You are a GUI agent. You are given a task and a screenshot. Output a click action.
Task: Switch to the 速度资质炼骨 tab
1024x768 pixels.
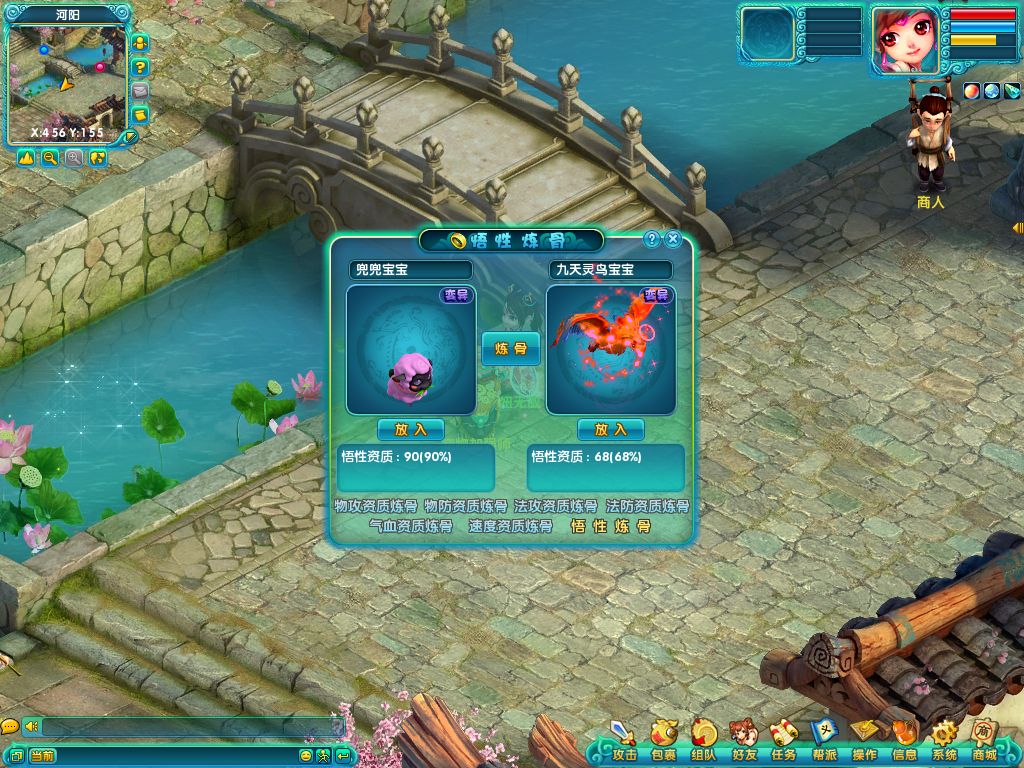(x=511, y=526)
